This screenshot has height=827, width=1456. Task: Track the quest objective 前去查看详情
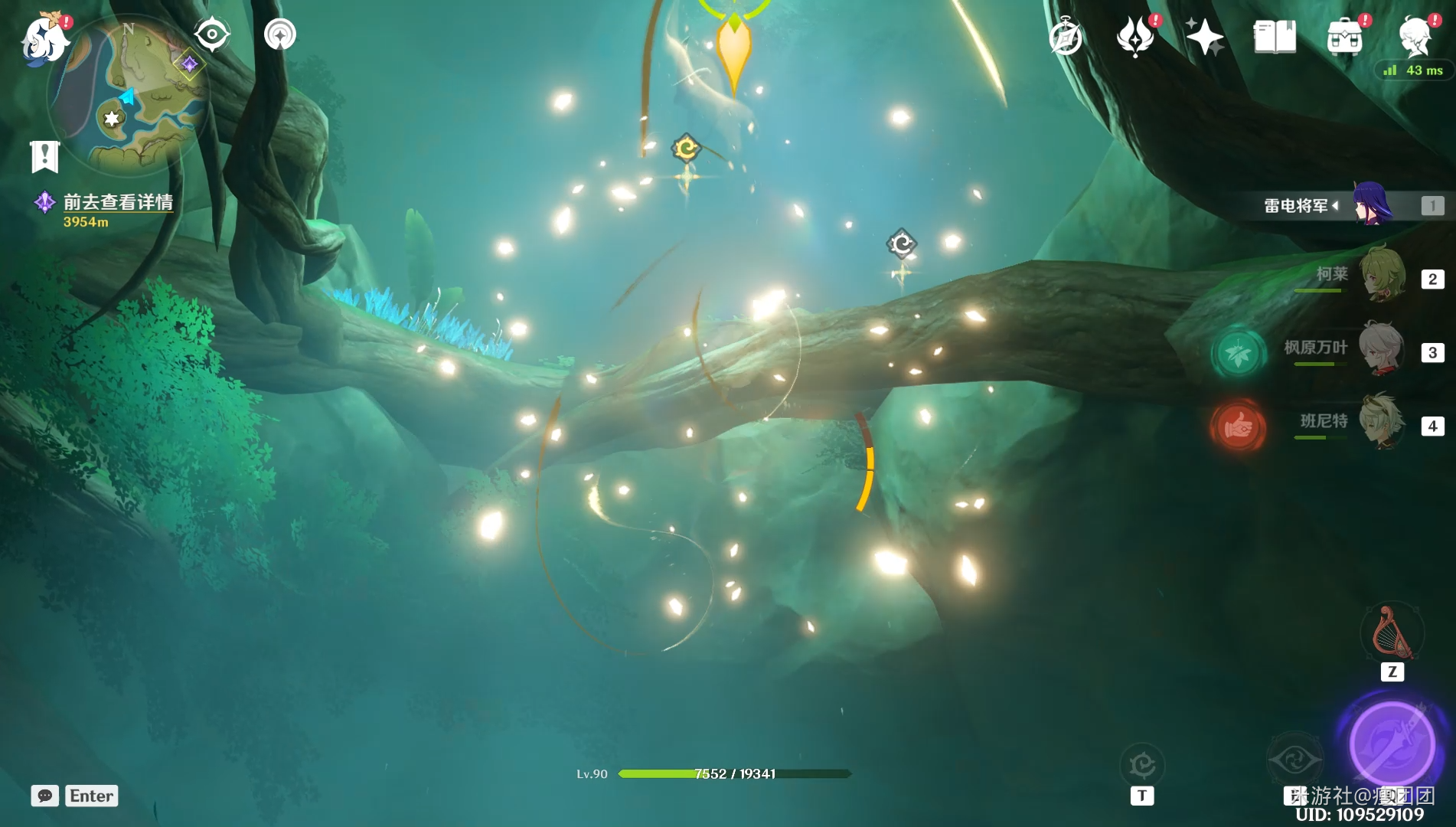[x=117, y=202]
